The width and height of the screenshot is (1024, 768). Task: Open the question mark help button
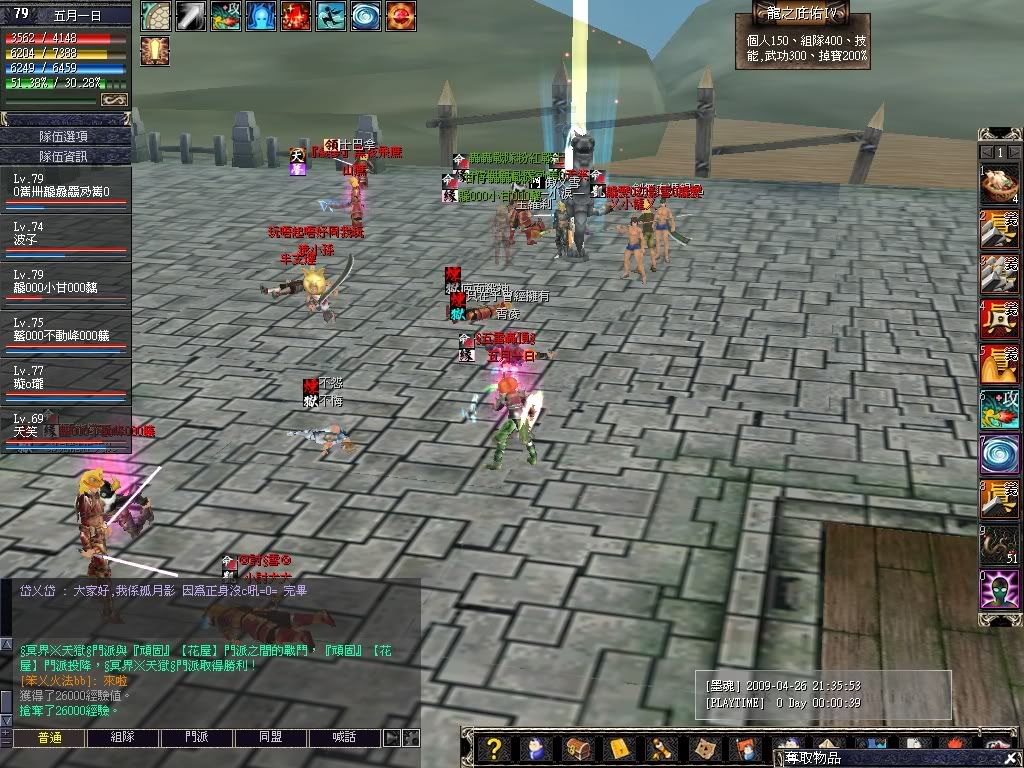[x=492, y=748]
